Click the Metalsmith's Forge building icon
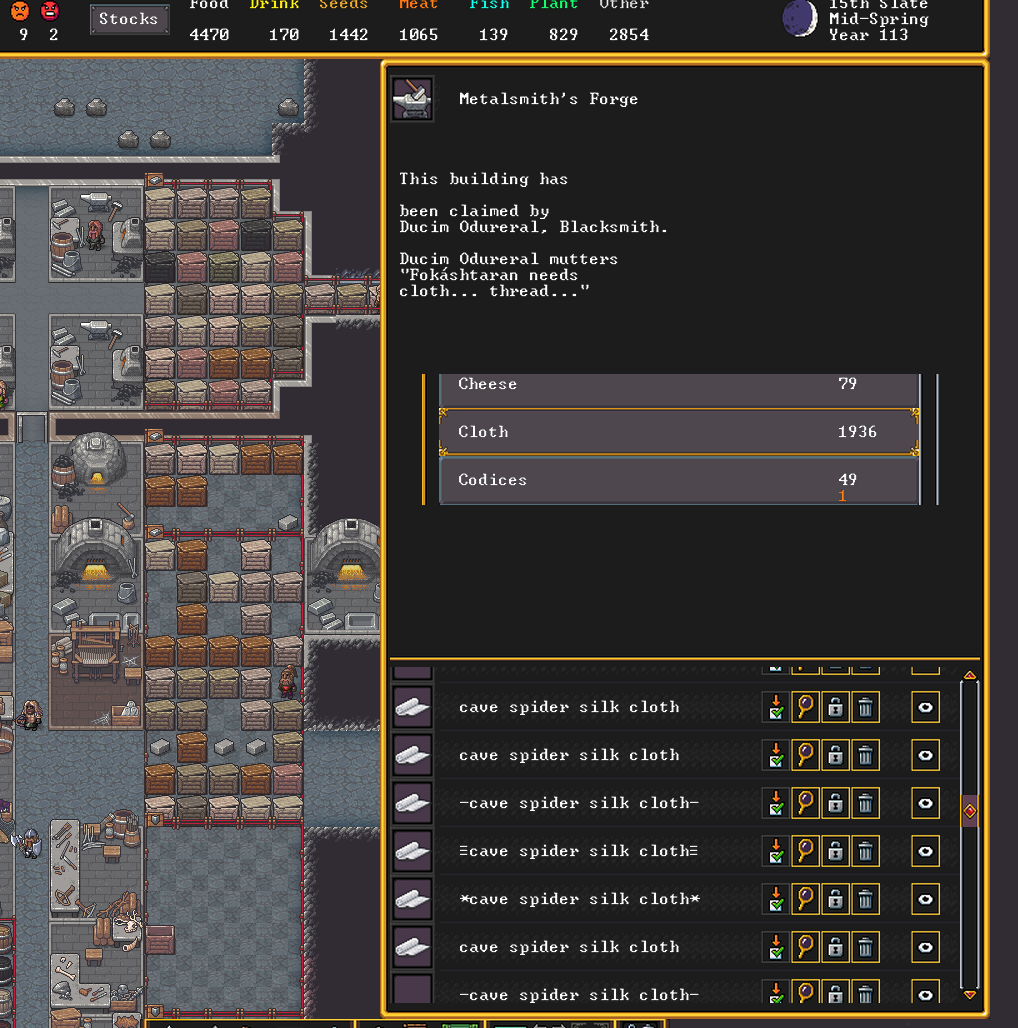 pyautogui.click(x=412, y=99)
